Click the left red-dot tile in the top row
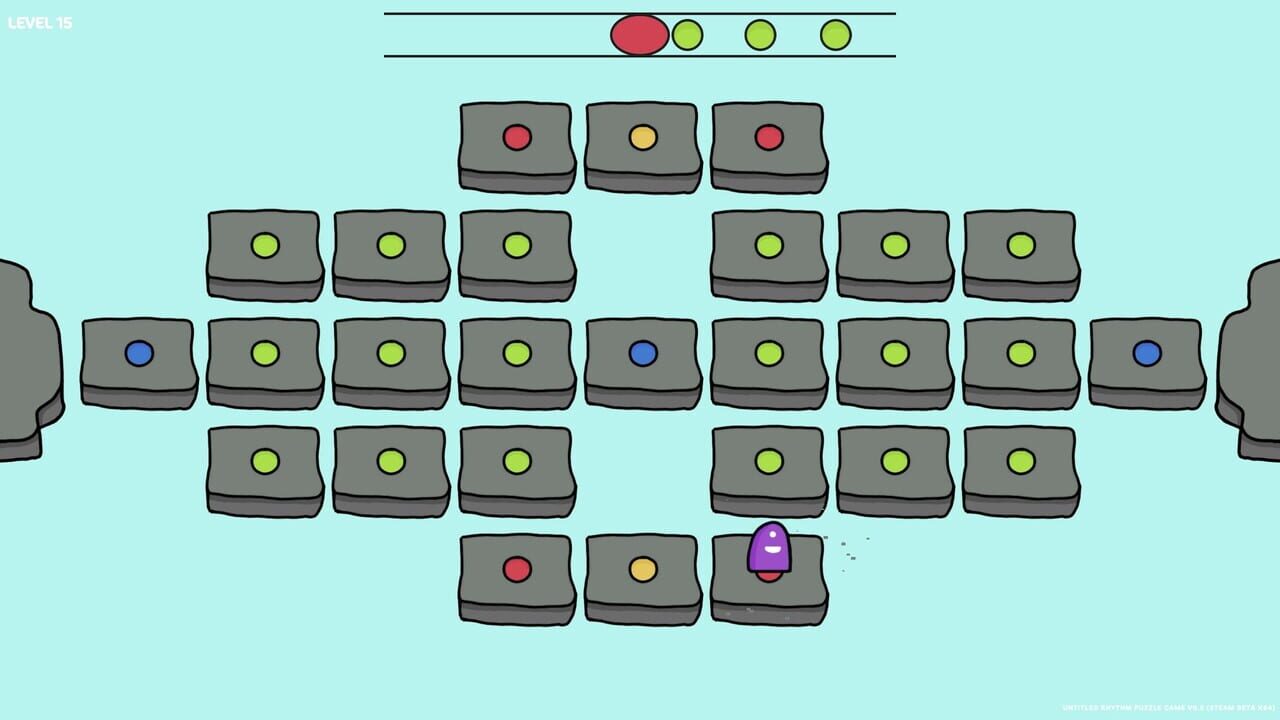The image size is (1280, 720). click(517, 139)
